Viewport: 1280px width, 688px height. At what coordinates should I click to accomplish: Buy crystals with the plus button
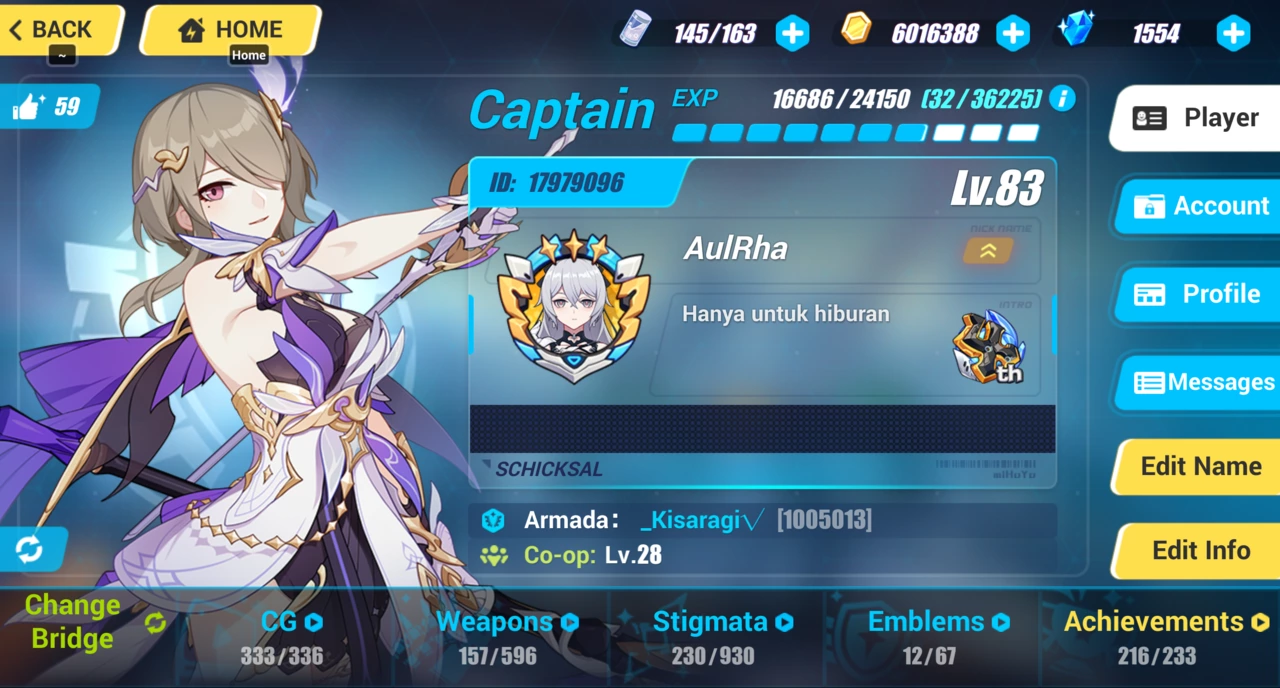[1233, 34]
